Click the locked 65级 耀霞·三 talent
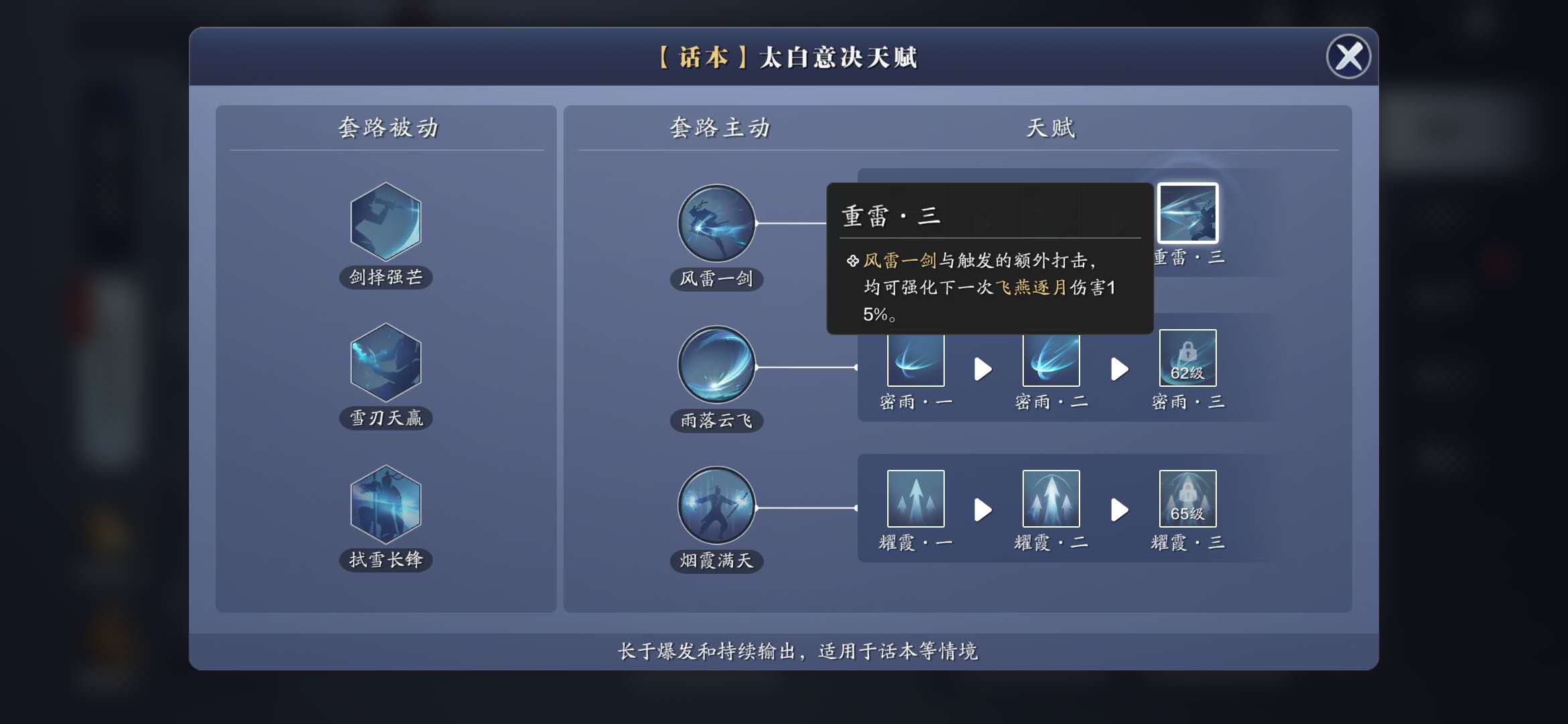Viewport: 1568px width, 724px height. tap(1187, 498)
